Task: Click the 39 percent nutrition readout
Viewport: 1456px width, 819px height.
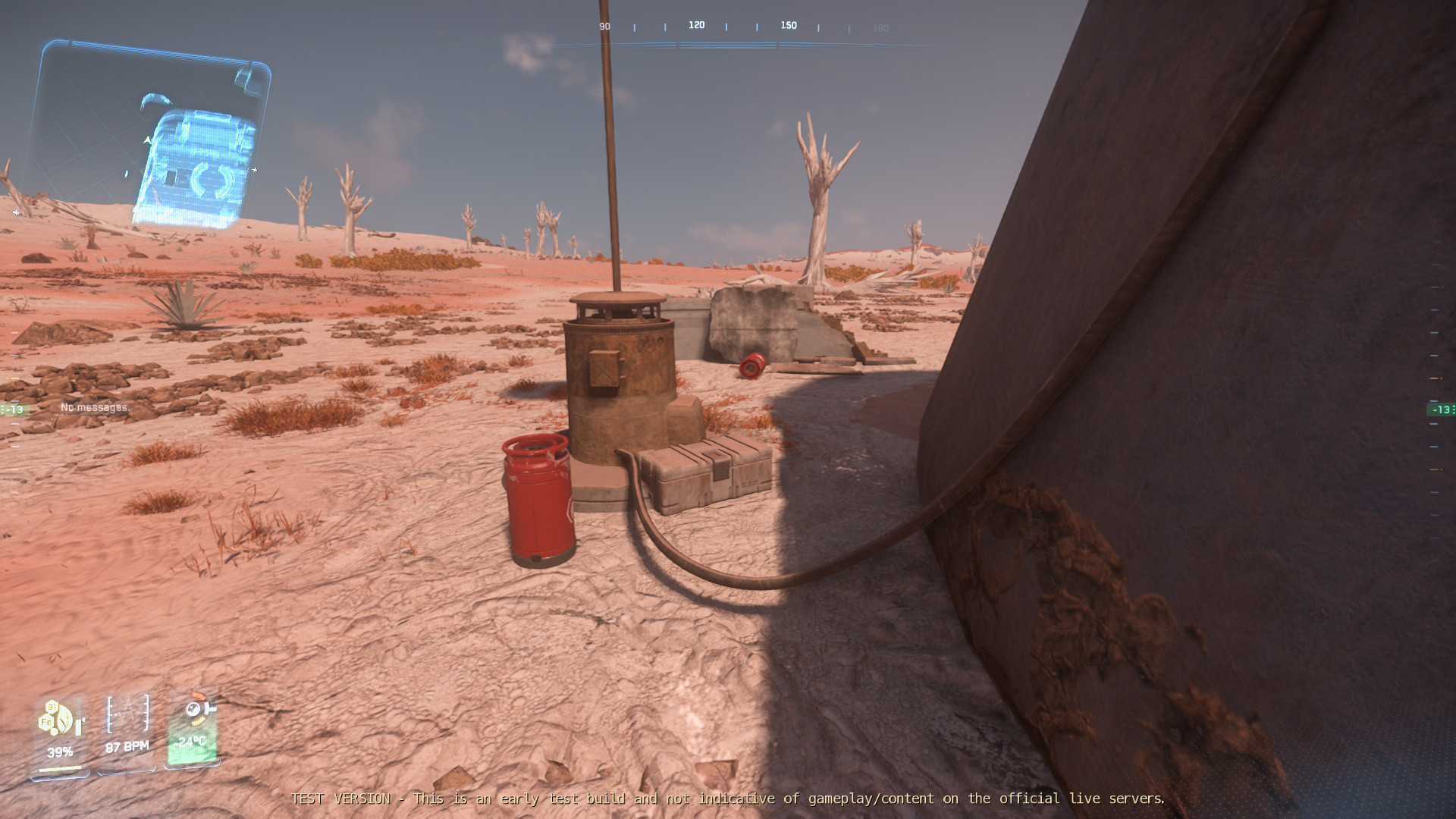Action: [x=60, y=752]
